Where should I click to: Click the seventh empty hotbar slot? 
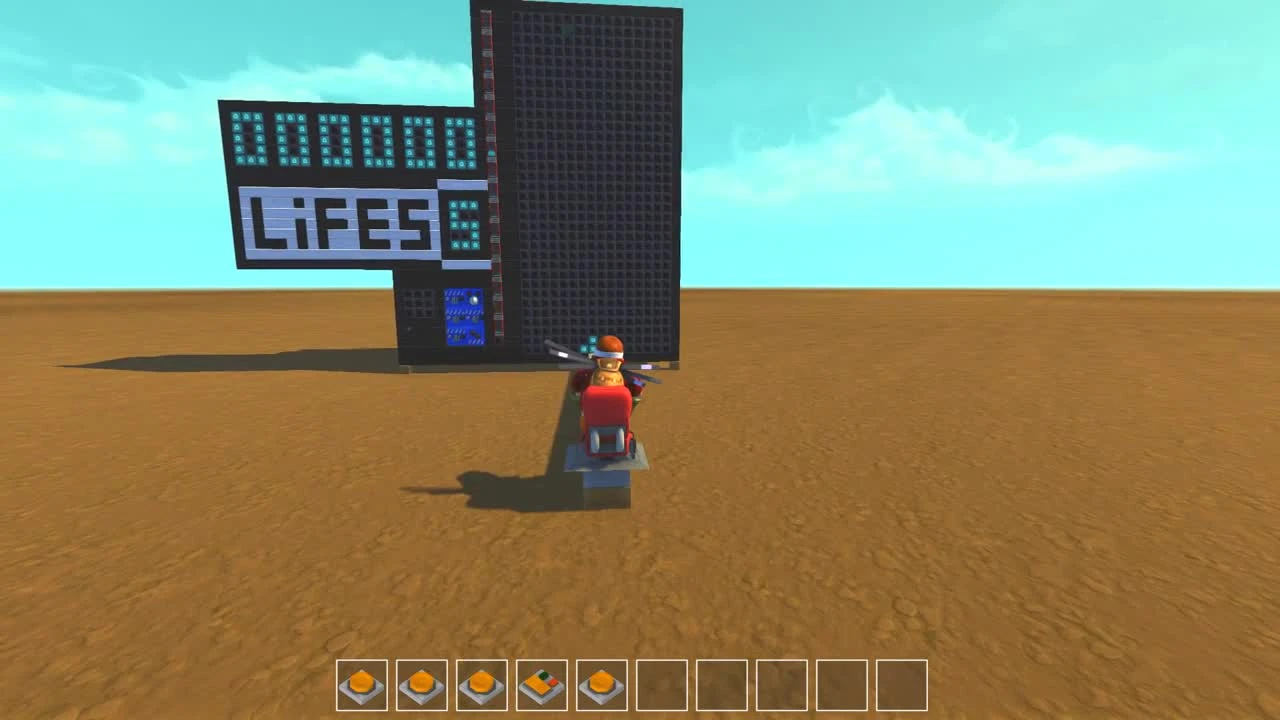721,687
